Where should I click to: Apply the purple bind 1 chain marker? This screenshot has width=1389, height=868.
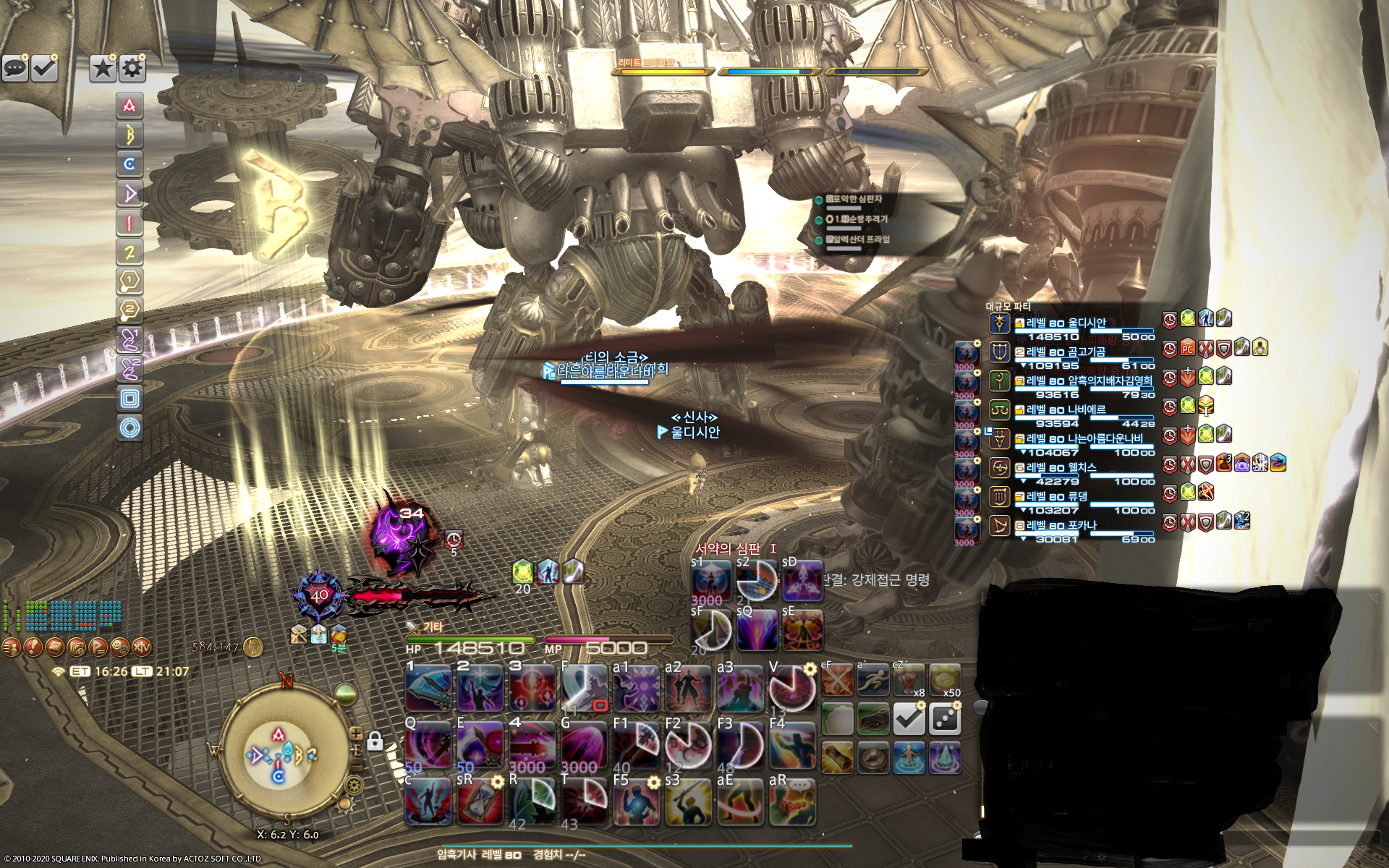(x=129, y=339)
